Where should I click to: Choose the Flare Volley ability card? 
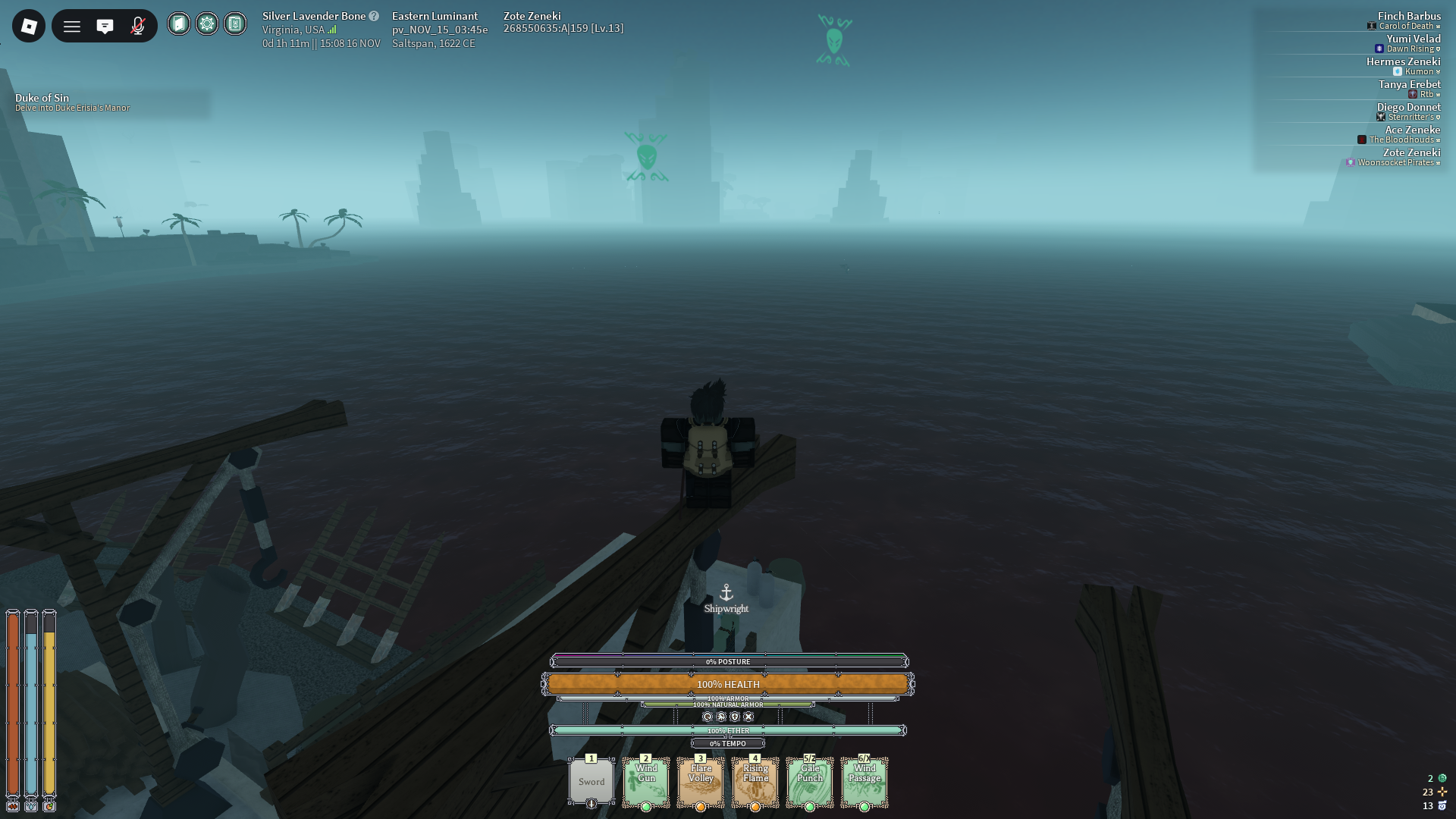point(701,782)
